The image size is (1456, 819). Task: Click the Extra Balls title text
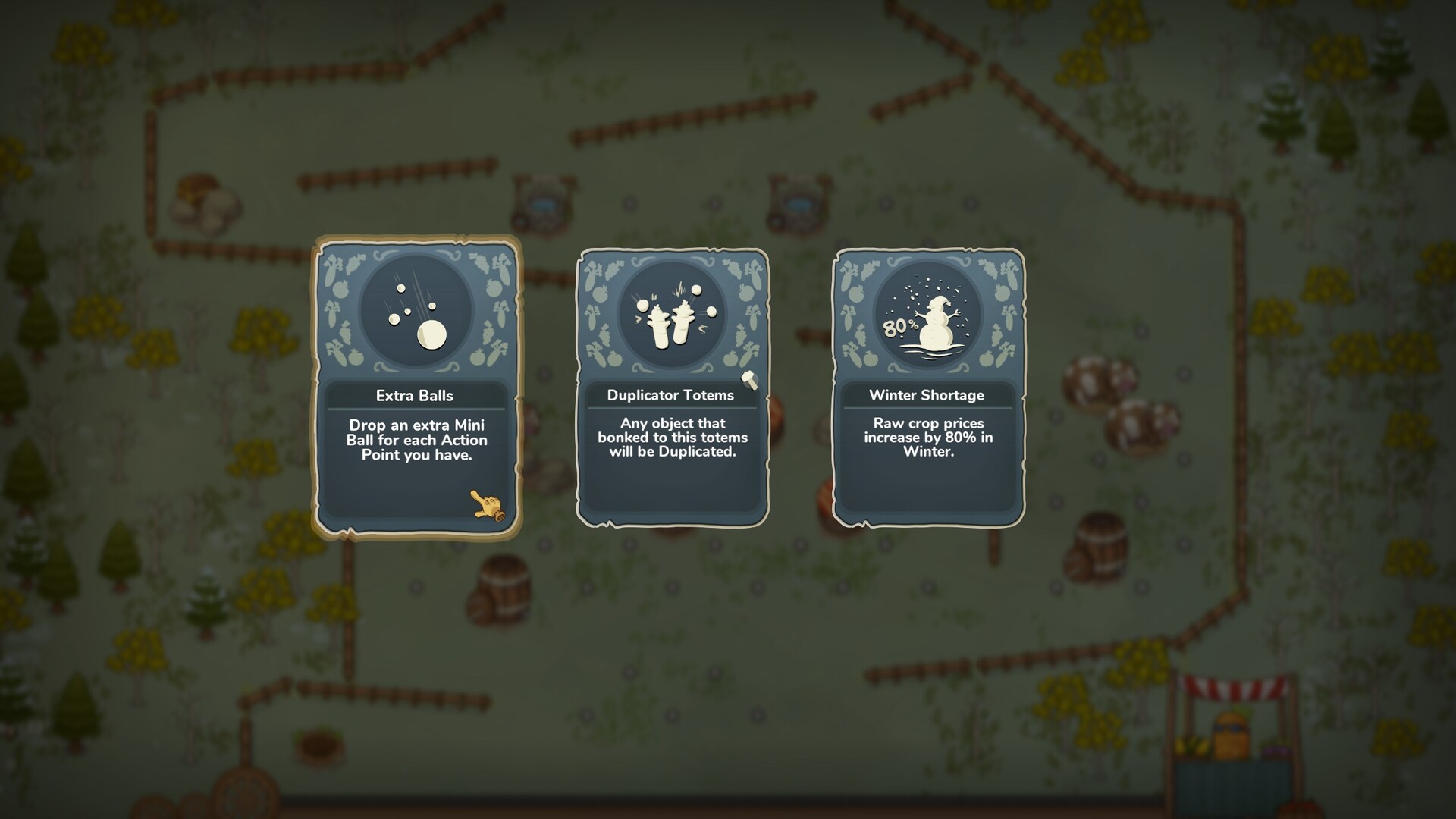pos(416,395)
